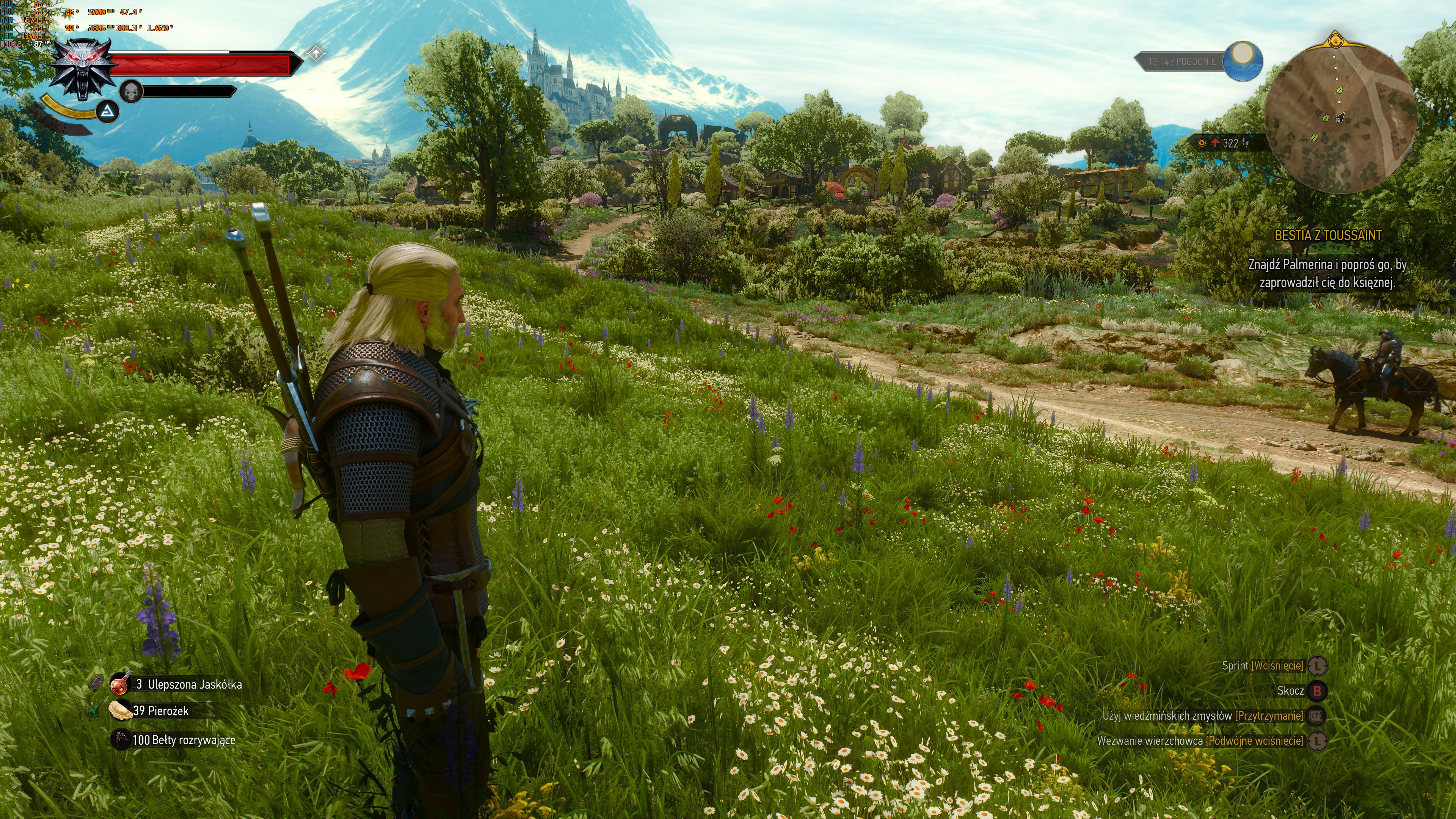The image size is (1456, 819).
Task: Click the diamond buff icon beside health
Action: point(316,54)
